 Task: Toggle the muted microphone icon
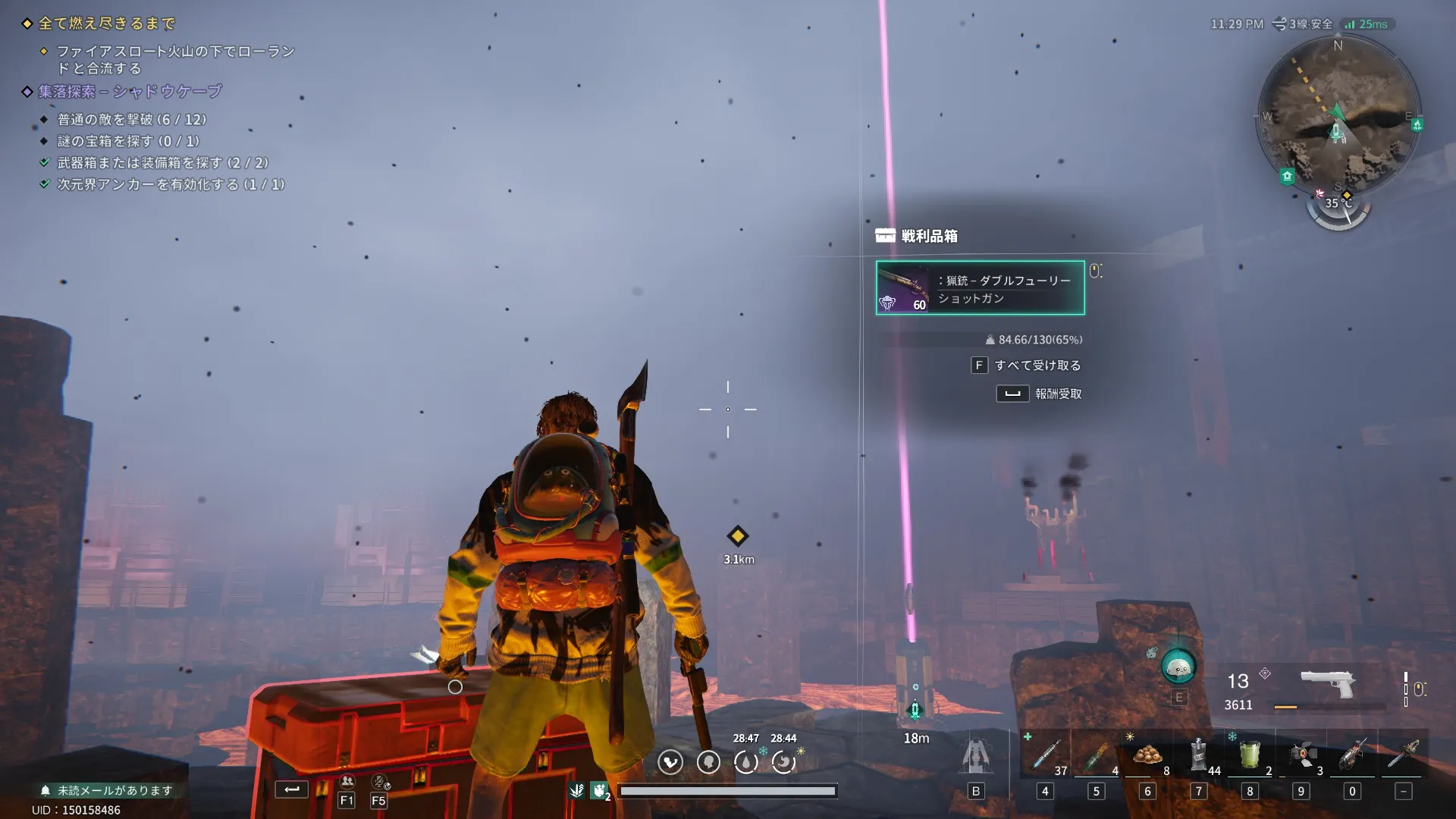coord(379,782)
